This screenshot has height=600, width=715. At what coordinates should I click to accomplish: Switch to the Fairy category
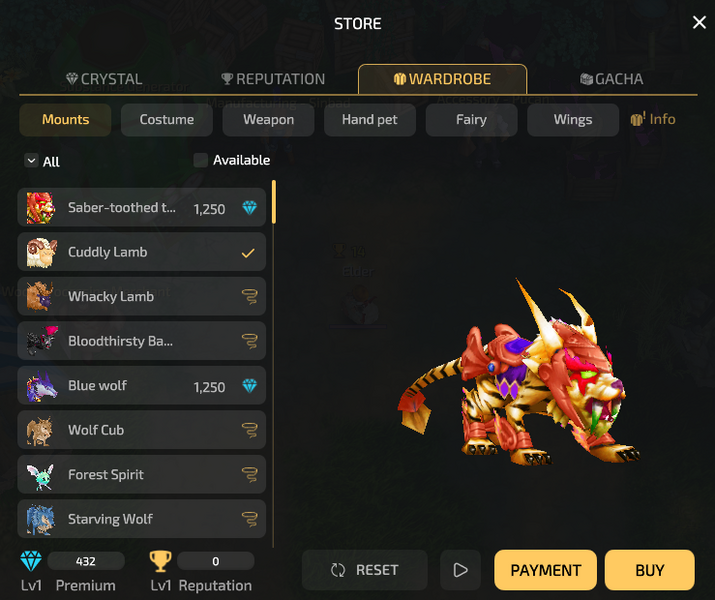point(471,120)
